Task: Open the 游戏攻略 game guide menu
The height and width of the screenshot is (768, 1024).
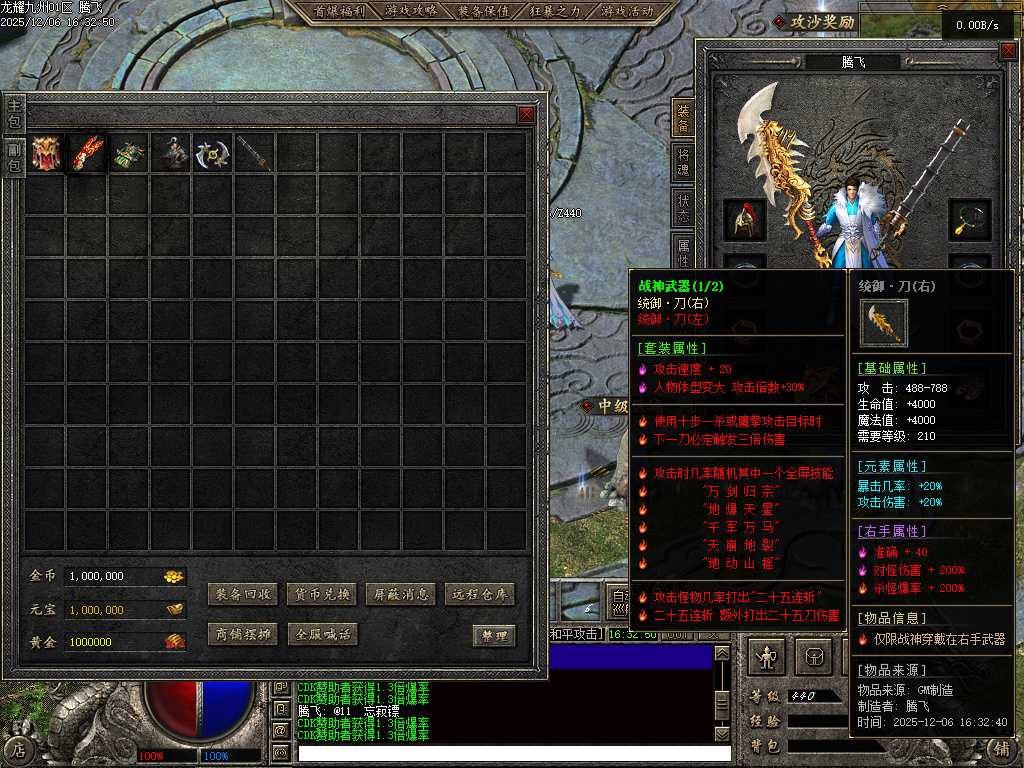Action: coord(411,12)
